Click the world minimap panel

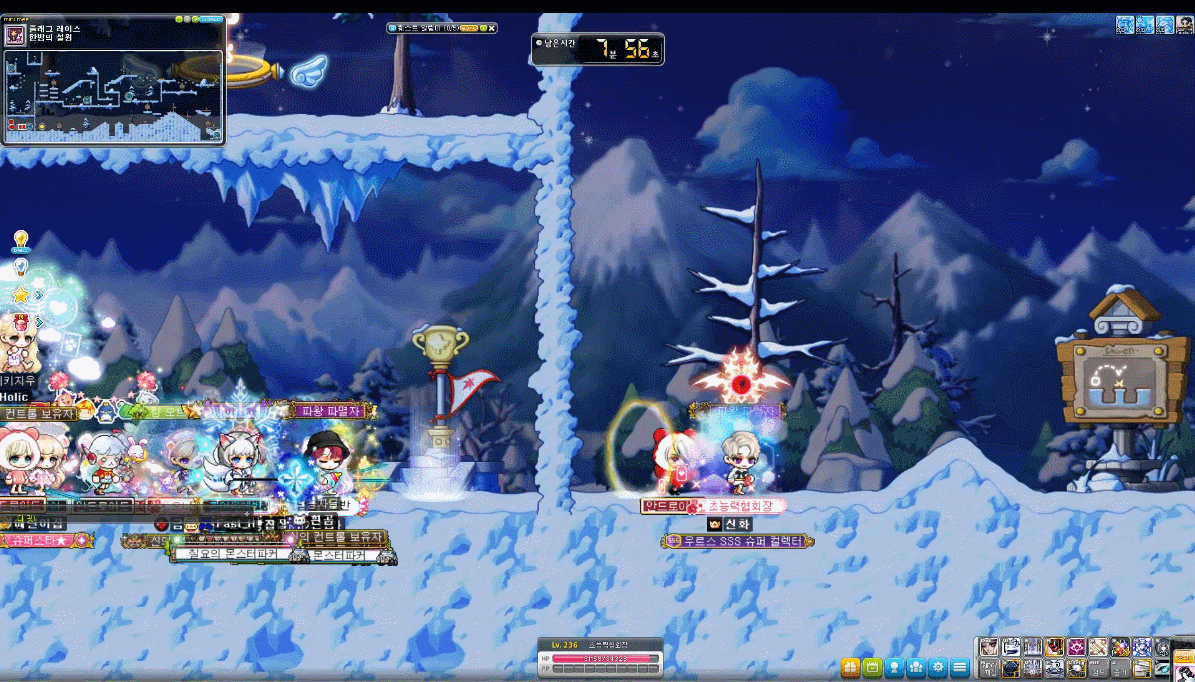coord(112,96)
